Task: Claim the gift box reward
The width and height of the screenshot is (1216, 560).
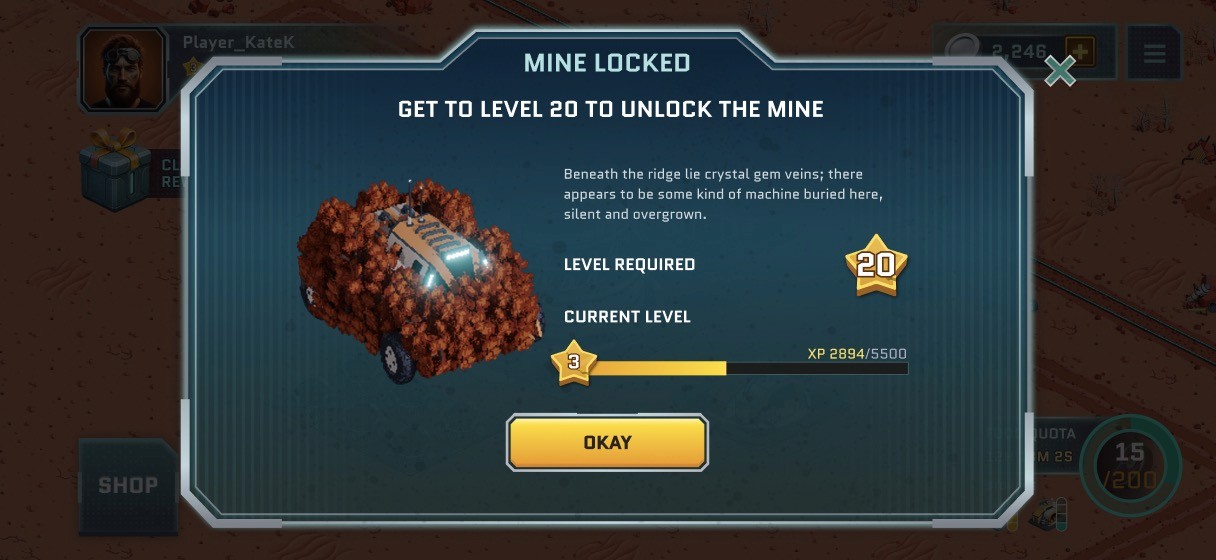Action: click(115, 172)
